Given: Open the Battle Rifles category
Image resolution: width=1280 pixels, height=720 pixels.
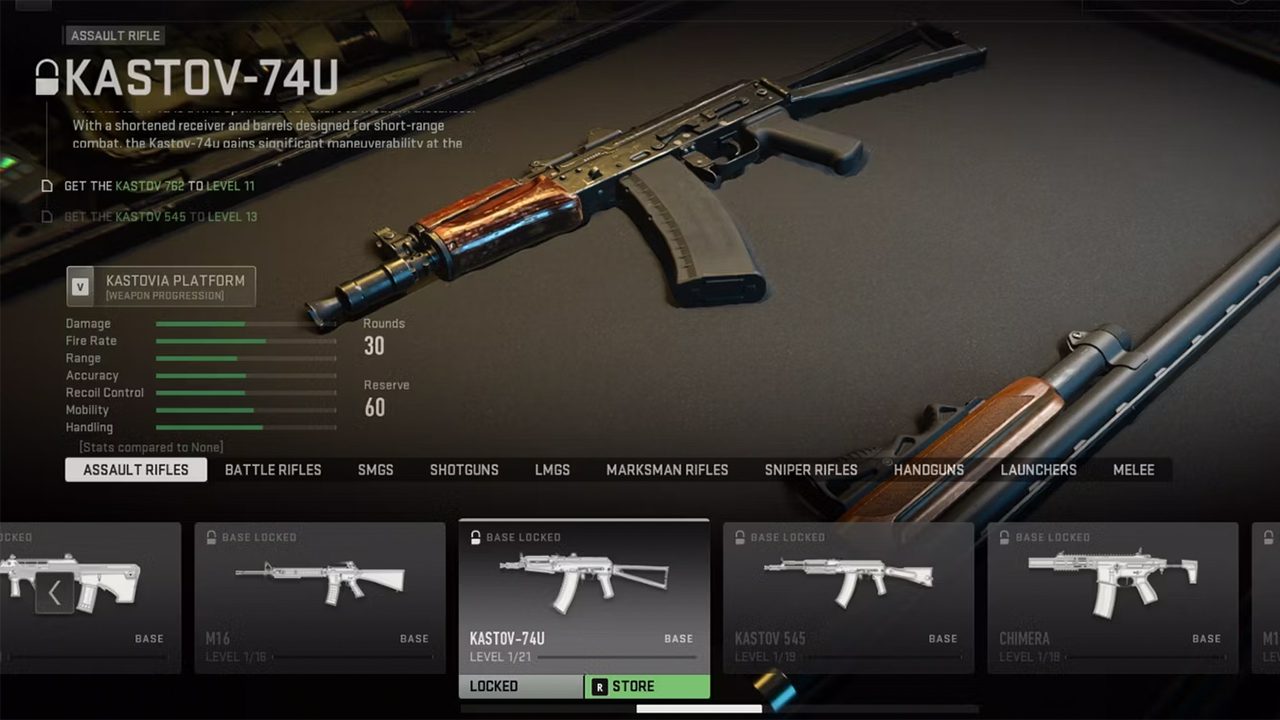Looking at the screenshot, I should [x=273, y=470].
